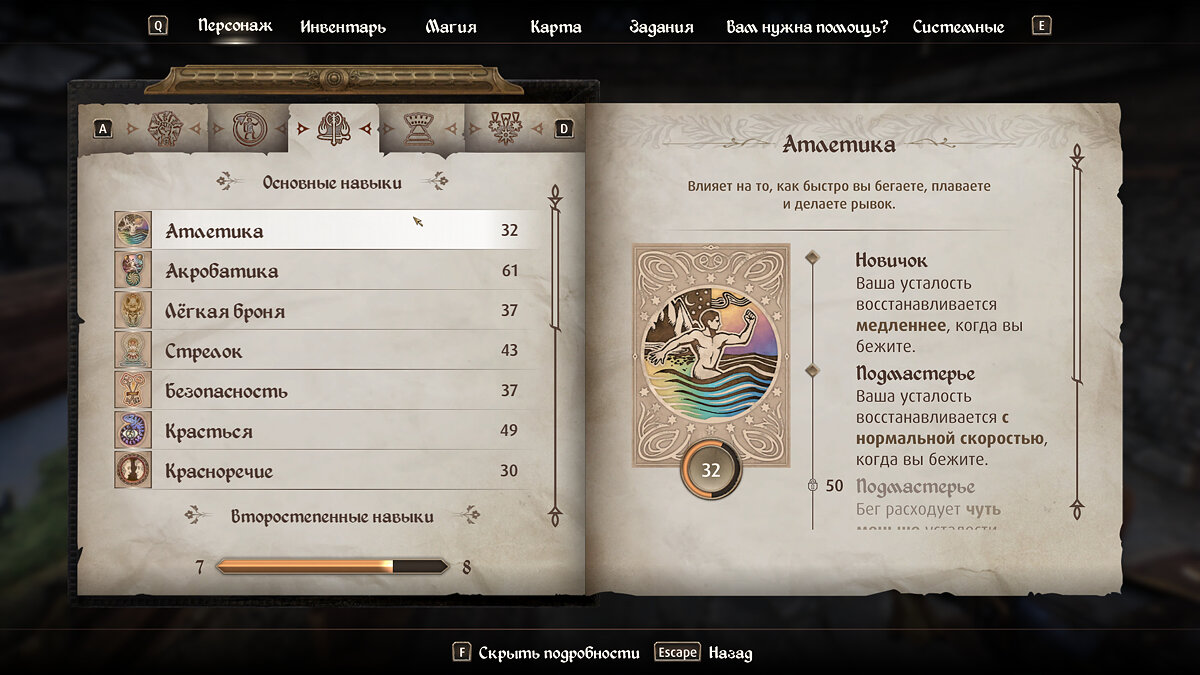Select the Персонаж tab
Image resolution: width=1200 pixels, height=675 pixels.
pos(235,26)
